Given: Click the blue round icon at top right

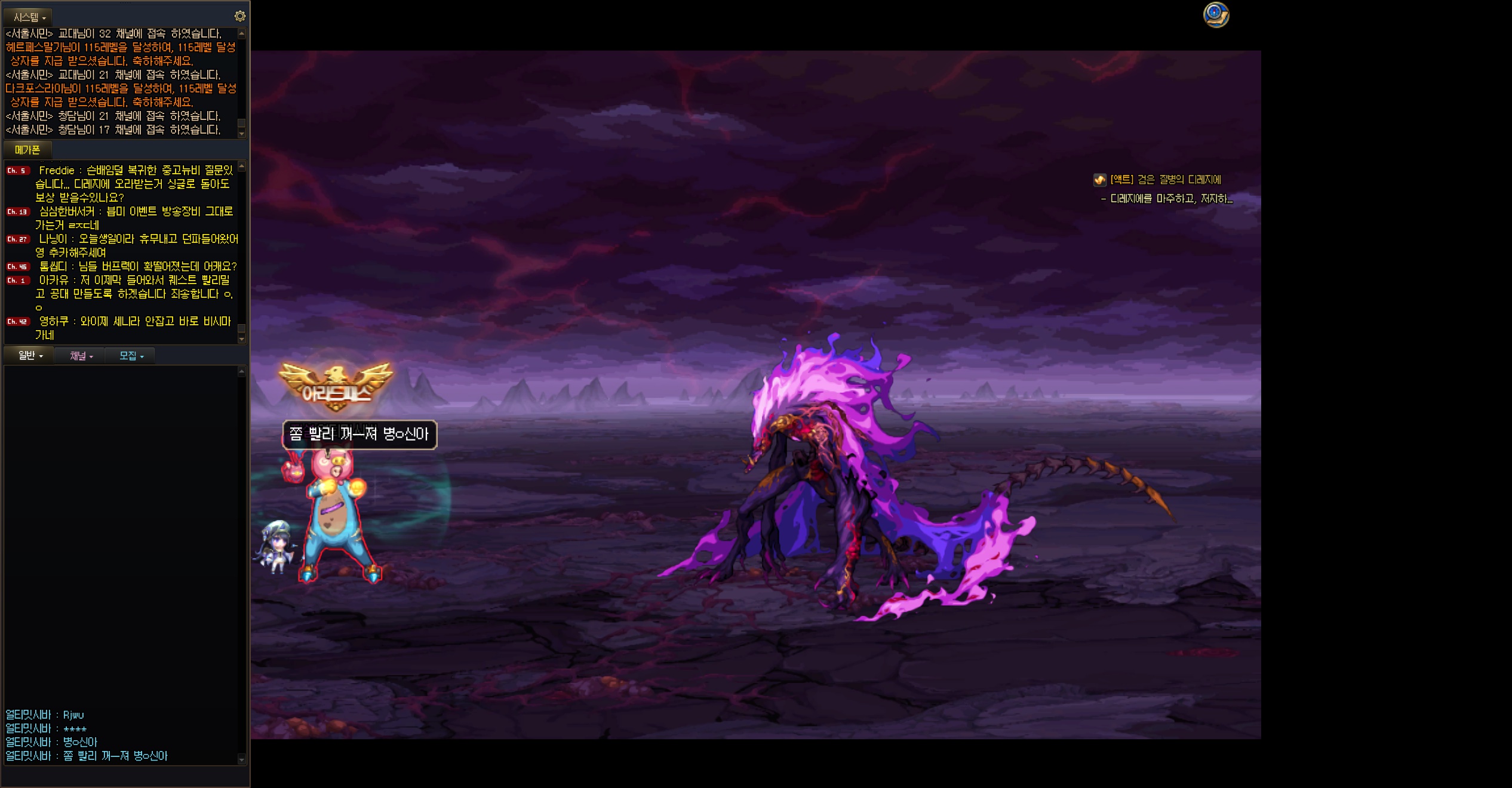Looking at the screenshot, I should [1215, 15].
